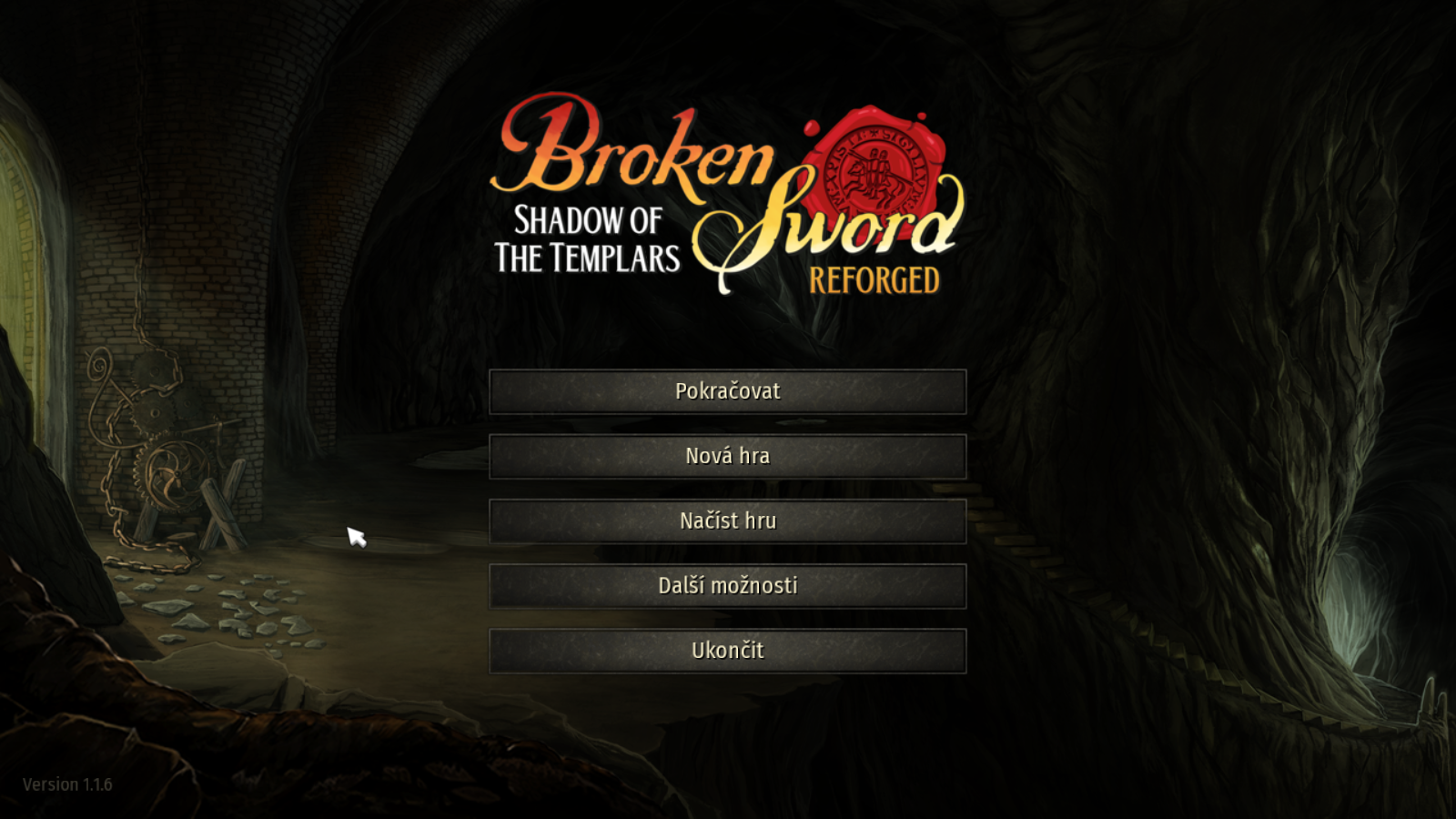Select Ukončit to quit the game
The height and width of the screenshot is (819, 1456).
pyautogui.click(x=727, y=651)
